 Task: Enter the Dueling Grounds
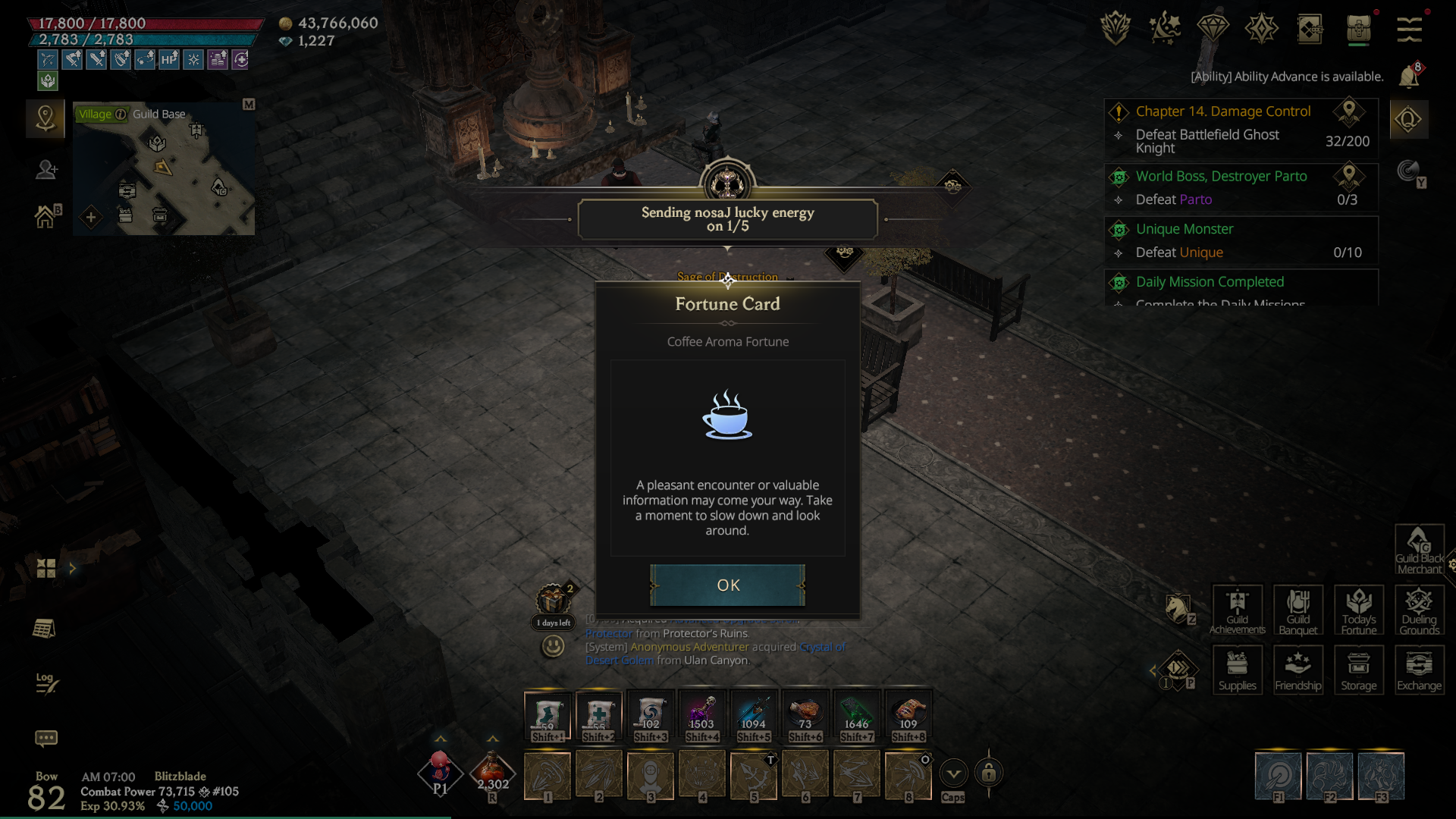tap(1419, 610)
